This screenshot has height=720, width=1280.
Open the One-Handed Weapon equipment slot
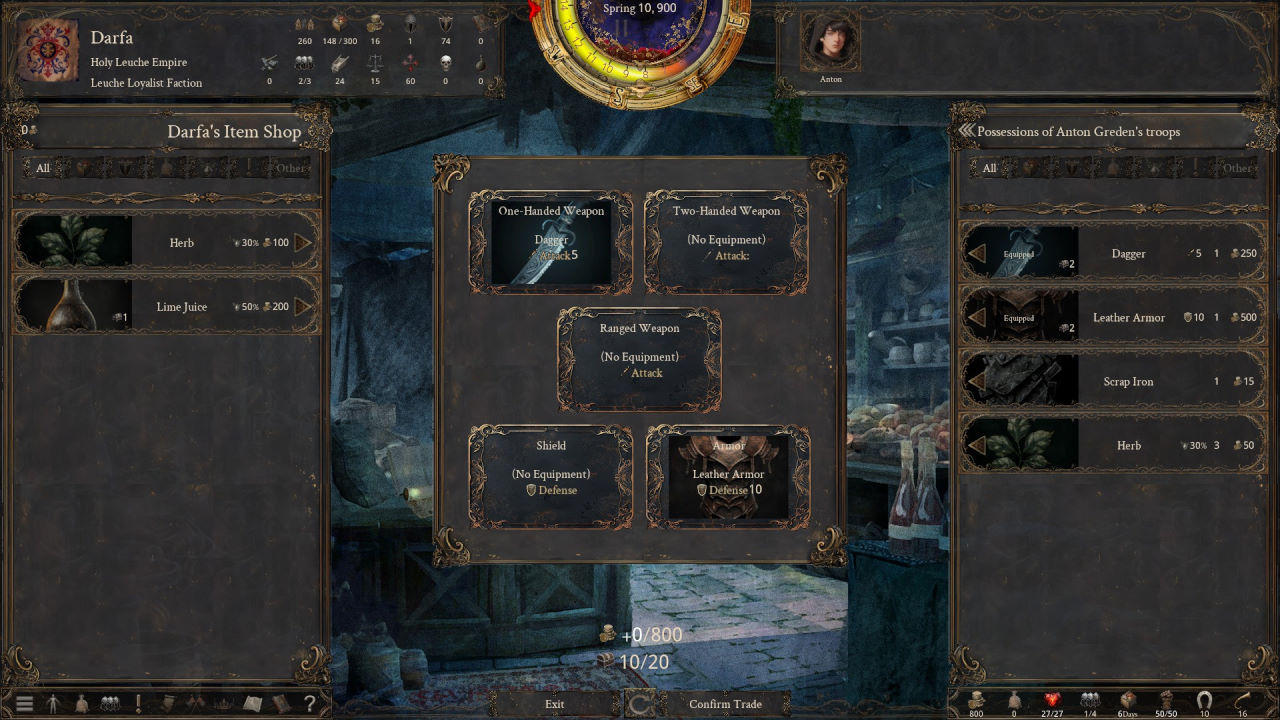click(551, 243)
